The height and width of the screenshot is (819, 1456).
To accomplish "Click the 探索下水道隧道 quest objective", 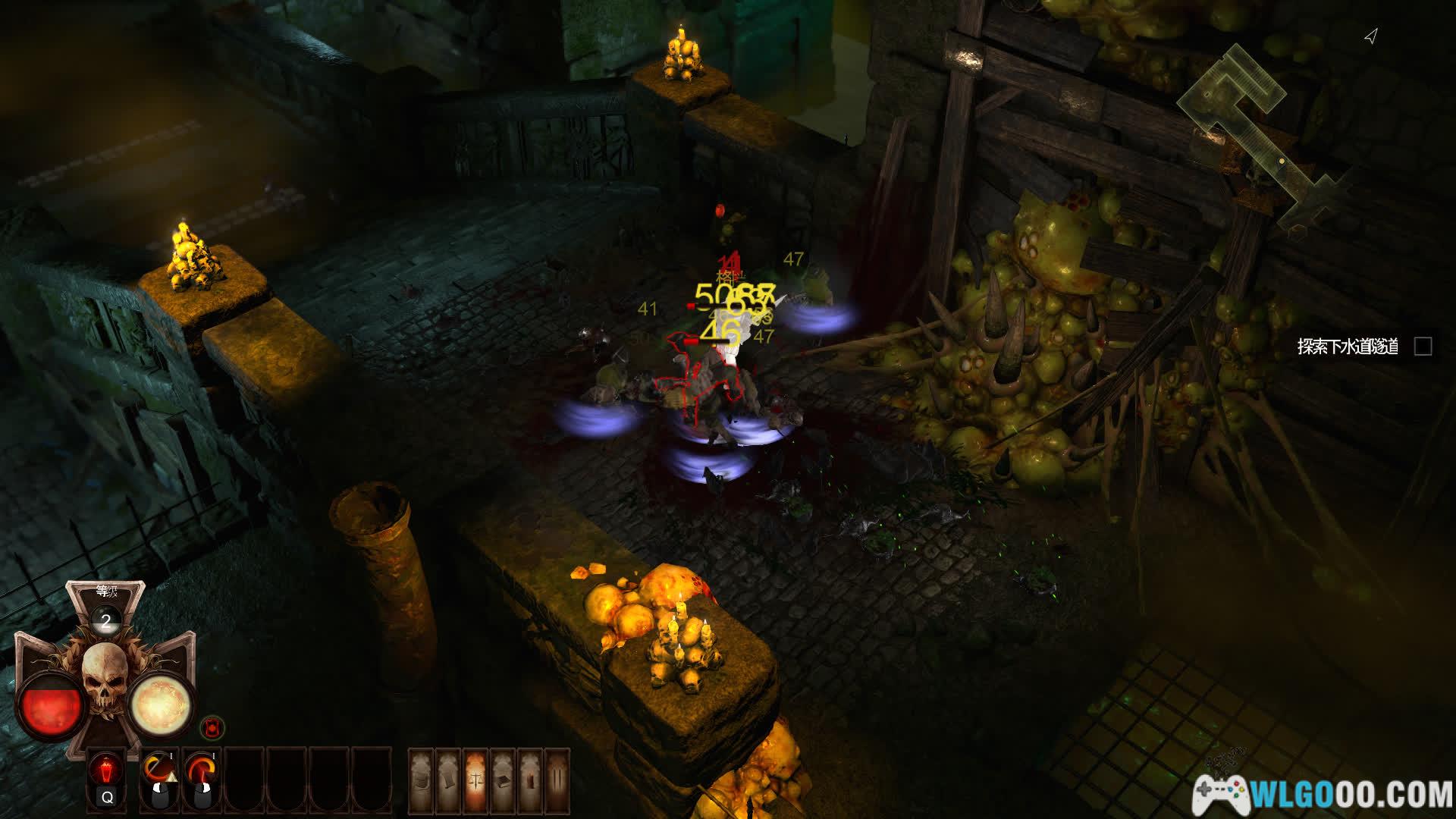I will (1348, 347).
